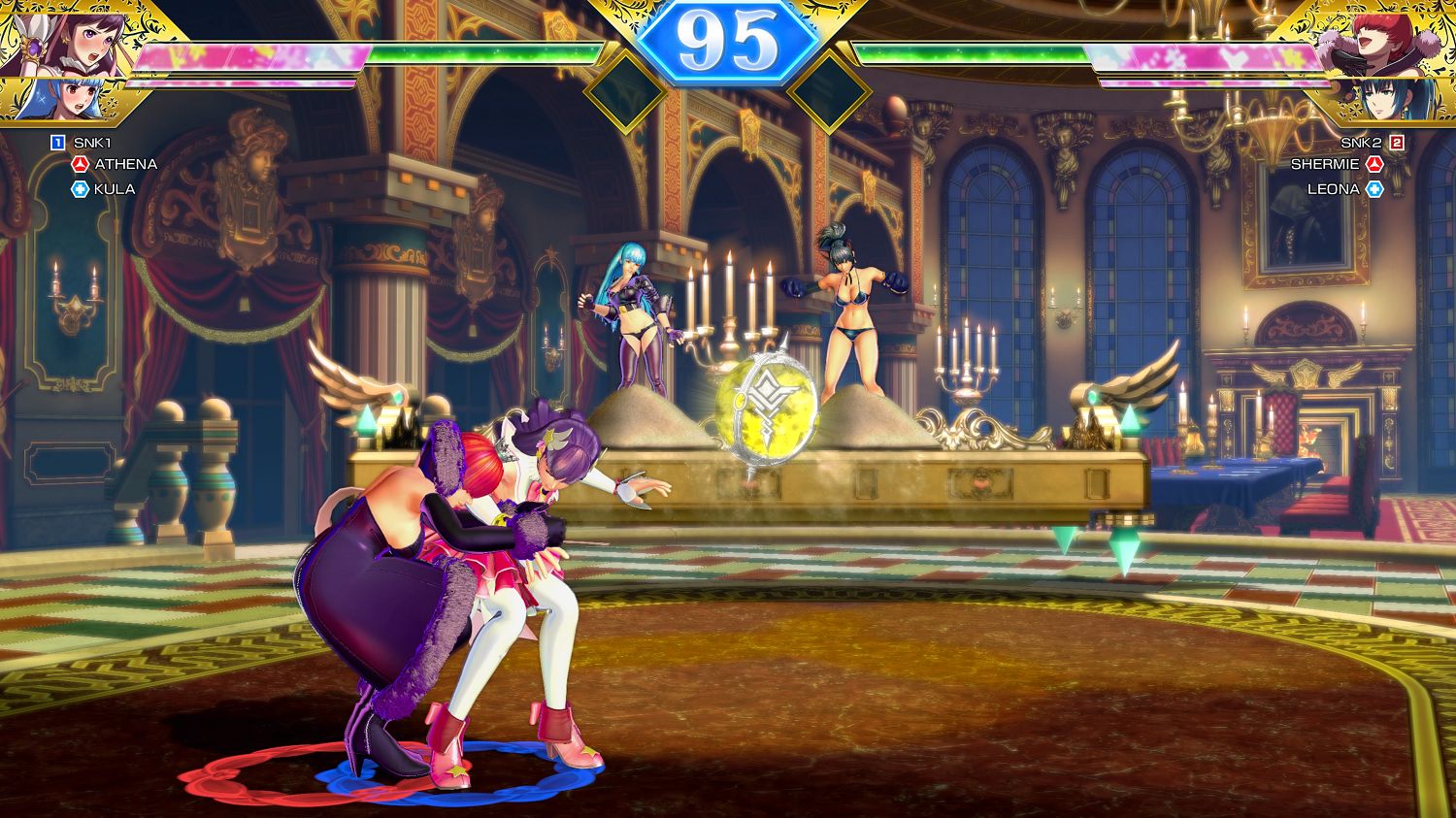Choose the LEONA name label
The width and height of the screenshot is (1456, 818).
click(1333, 188)
